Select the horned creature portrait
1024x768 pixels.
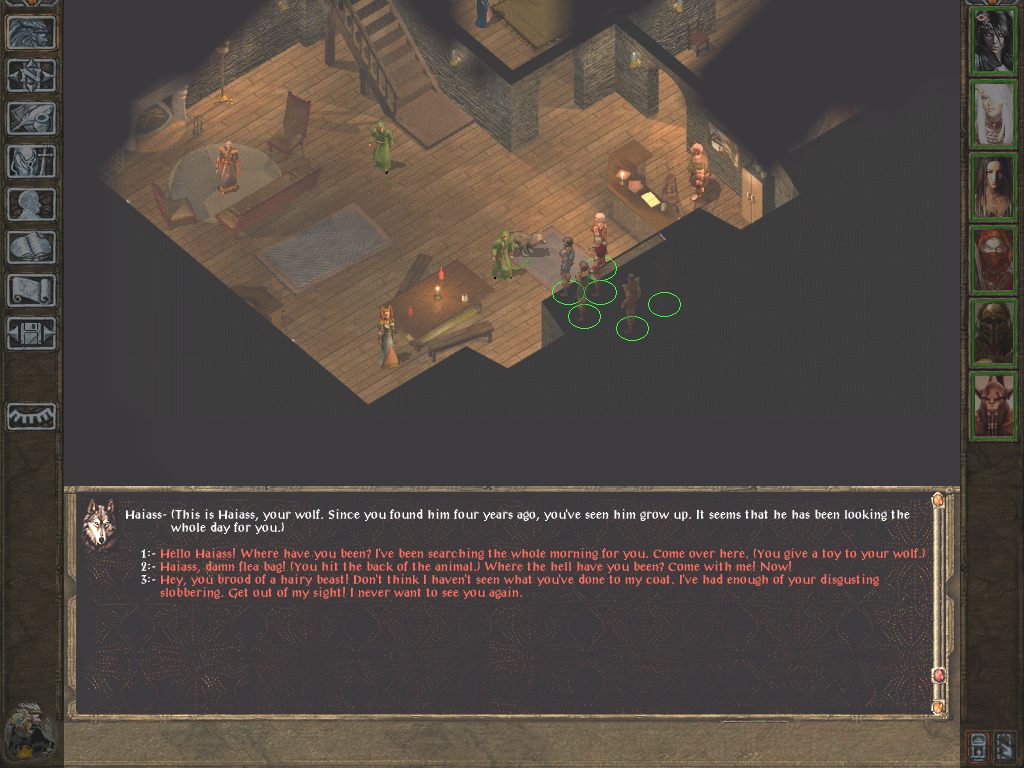pyautogui.click(x=993, y=406)
